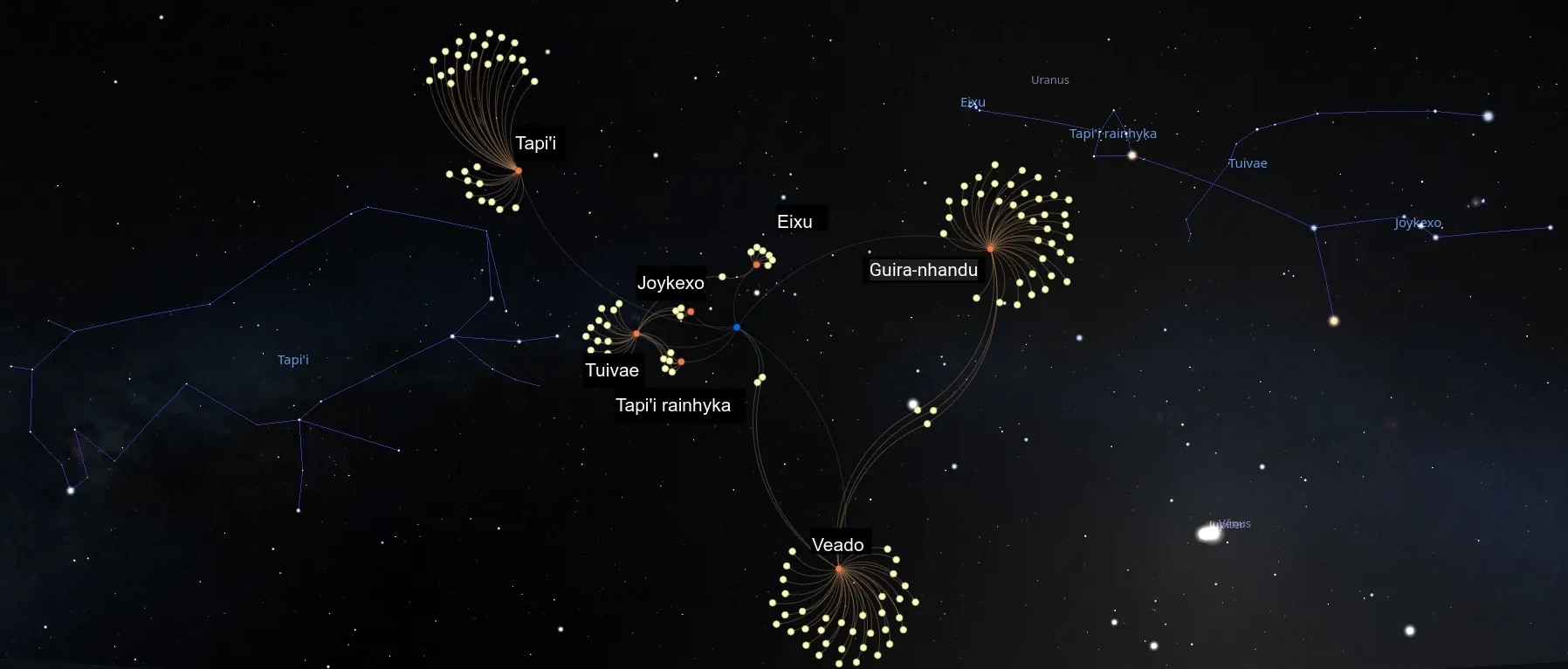Choose the white Joykexo graph node label

pos(671,283)
